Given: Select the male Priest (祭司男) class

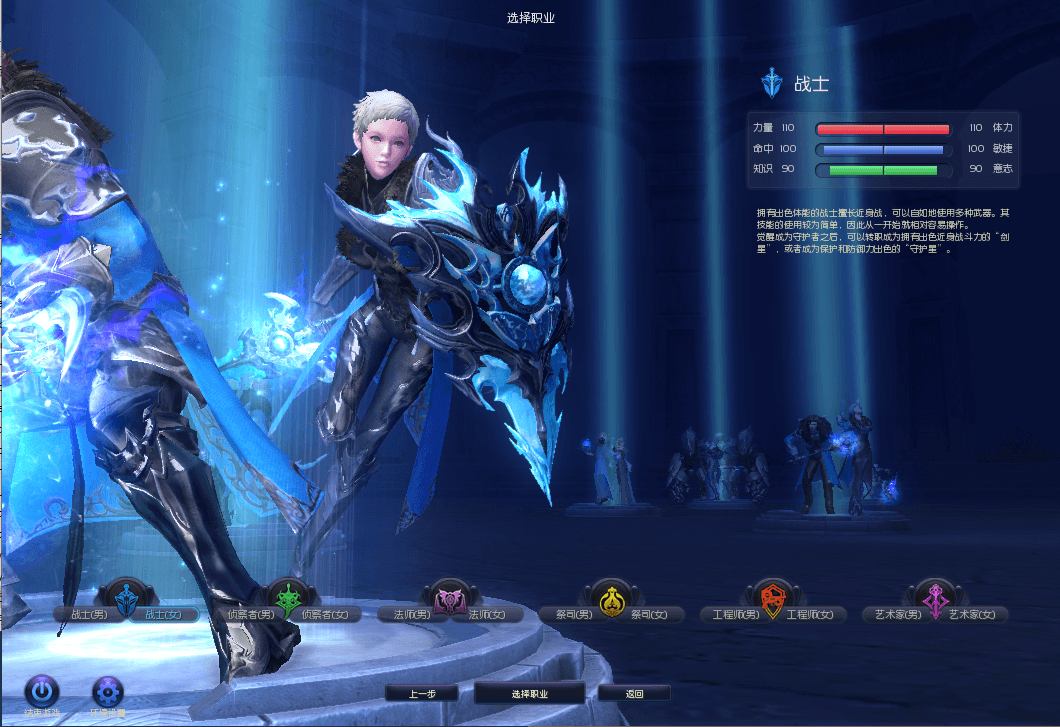Looking at the screenshot, I should pyautogui.click(x=574, y=614).
